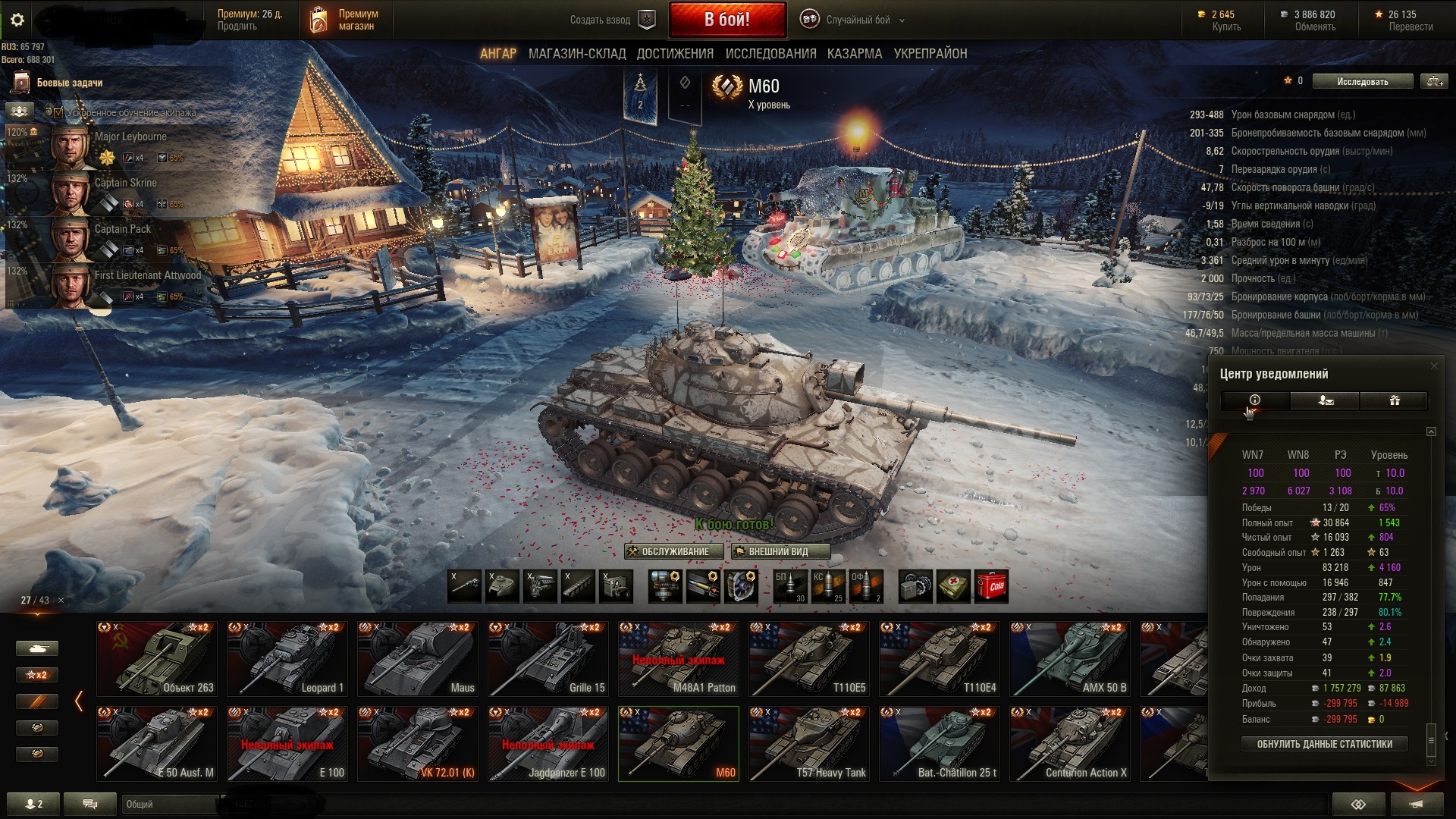Choose the T57 Heavy Tank
This screenshot has height=819, width=1456.
(809, 743)
